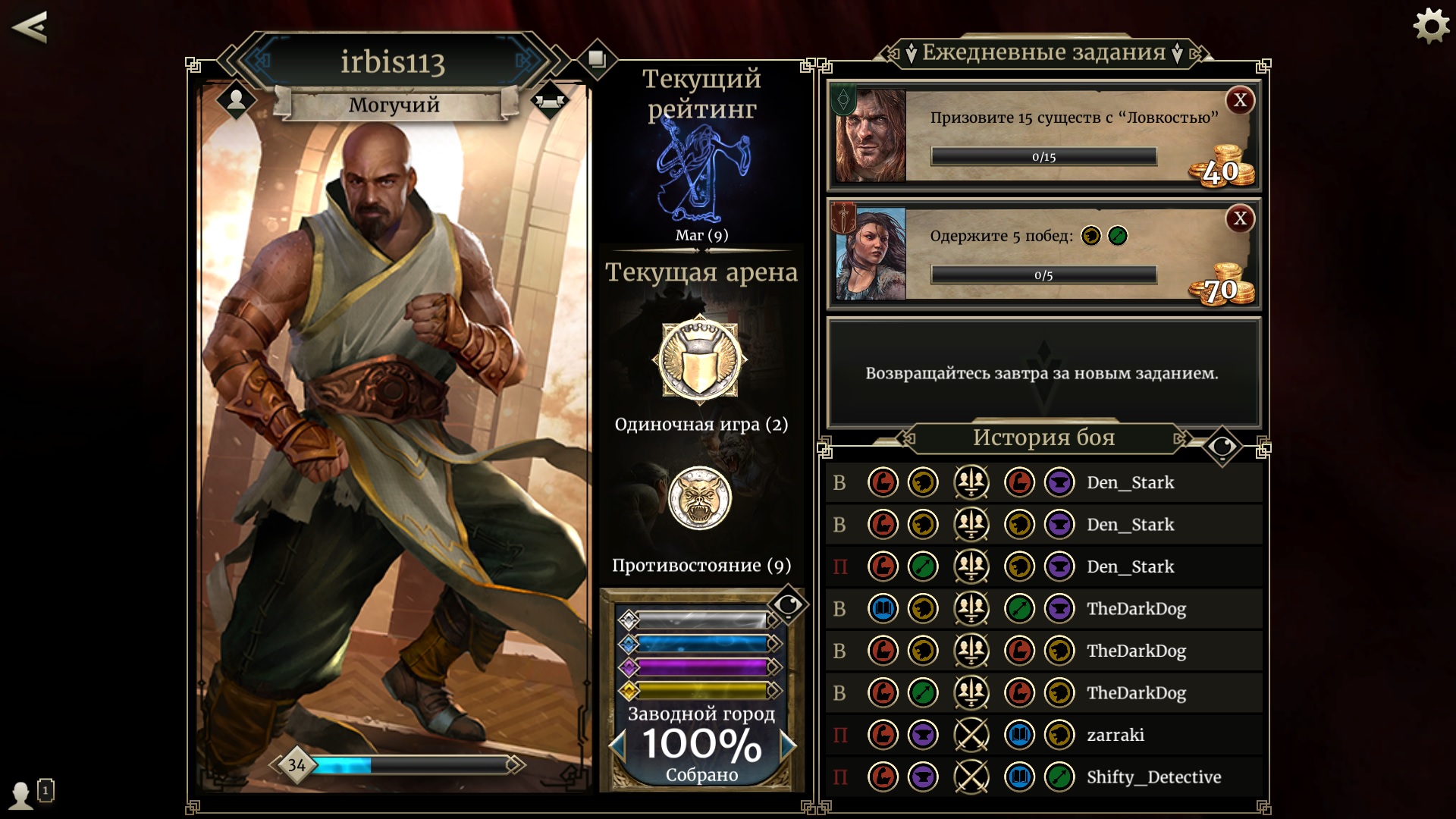1456x819 pixels.
Task: Click the copy icon next to player name
Action: pos(597,59)
